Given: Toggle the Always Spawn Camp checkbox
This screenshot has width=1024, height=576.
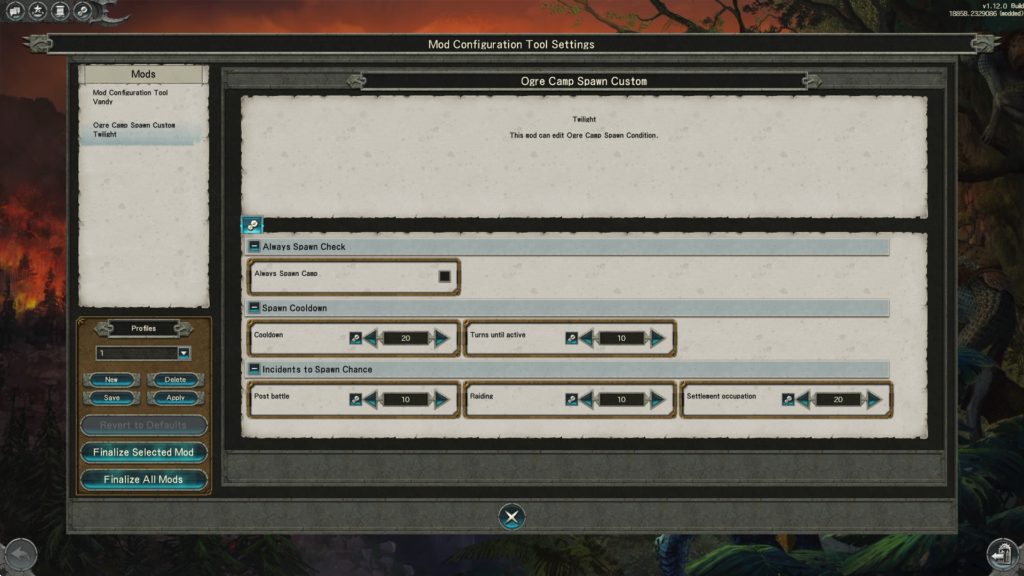Looking at the screenshot, I should point(444,276).
